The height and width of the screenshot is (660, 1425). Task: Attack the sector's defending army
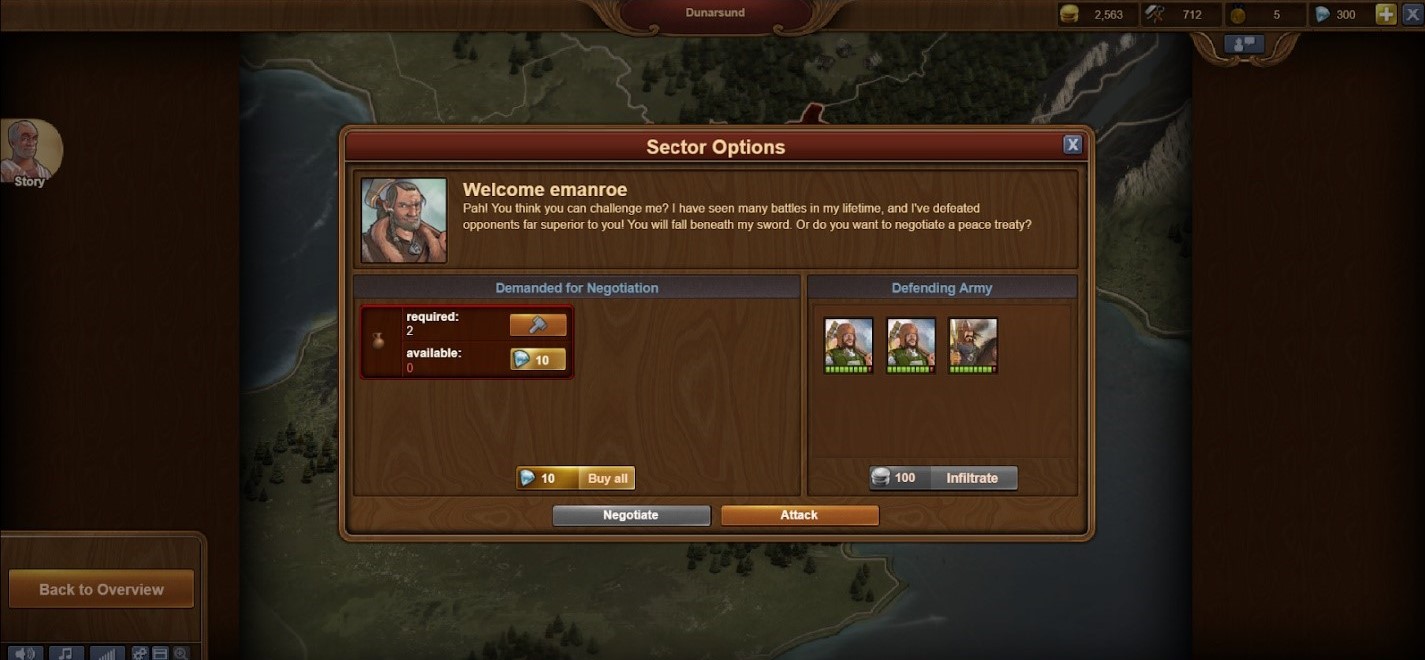(799, 515)
